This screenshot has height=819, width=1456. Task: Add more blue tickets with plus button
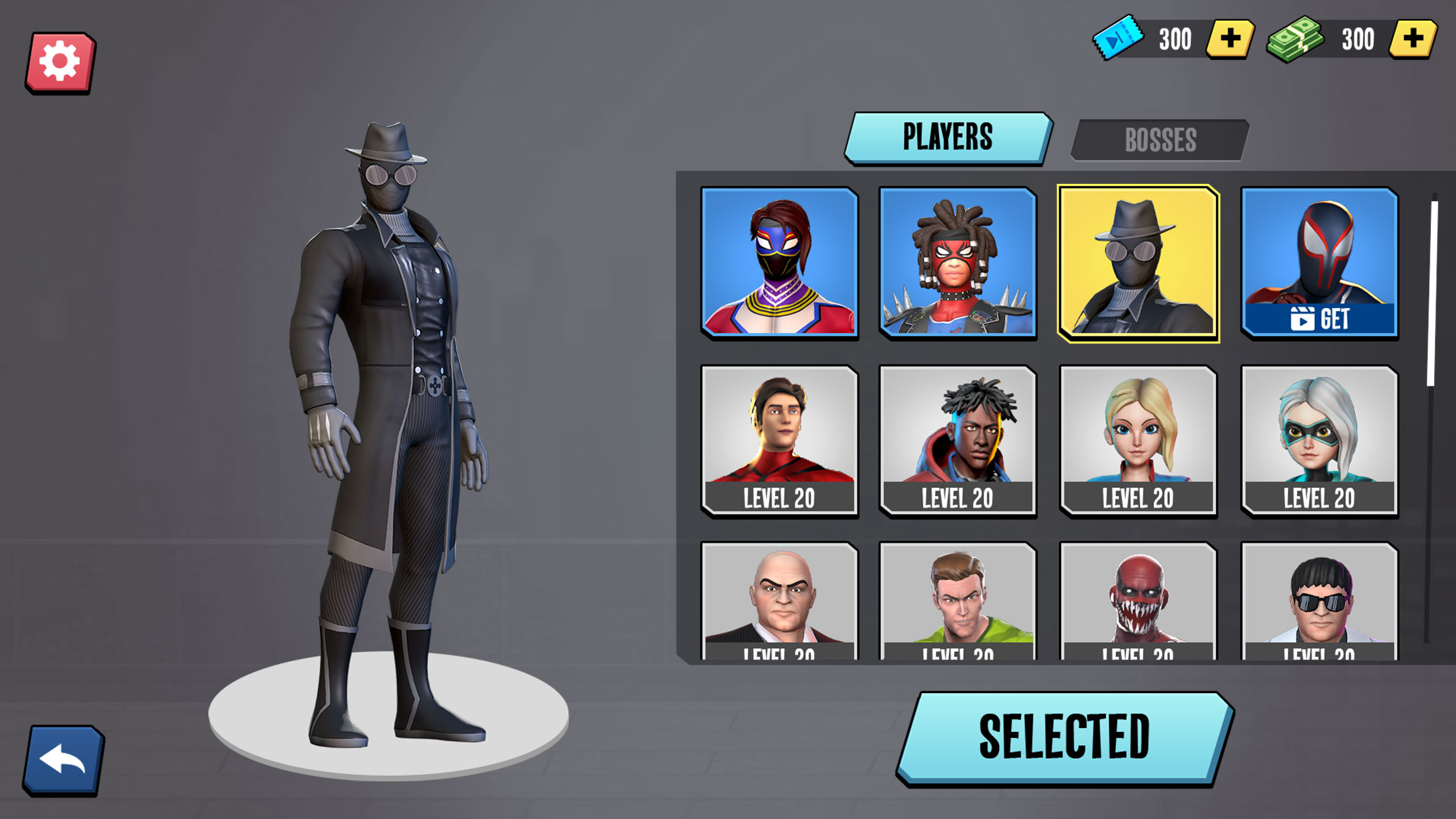[1229, 39]
